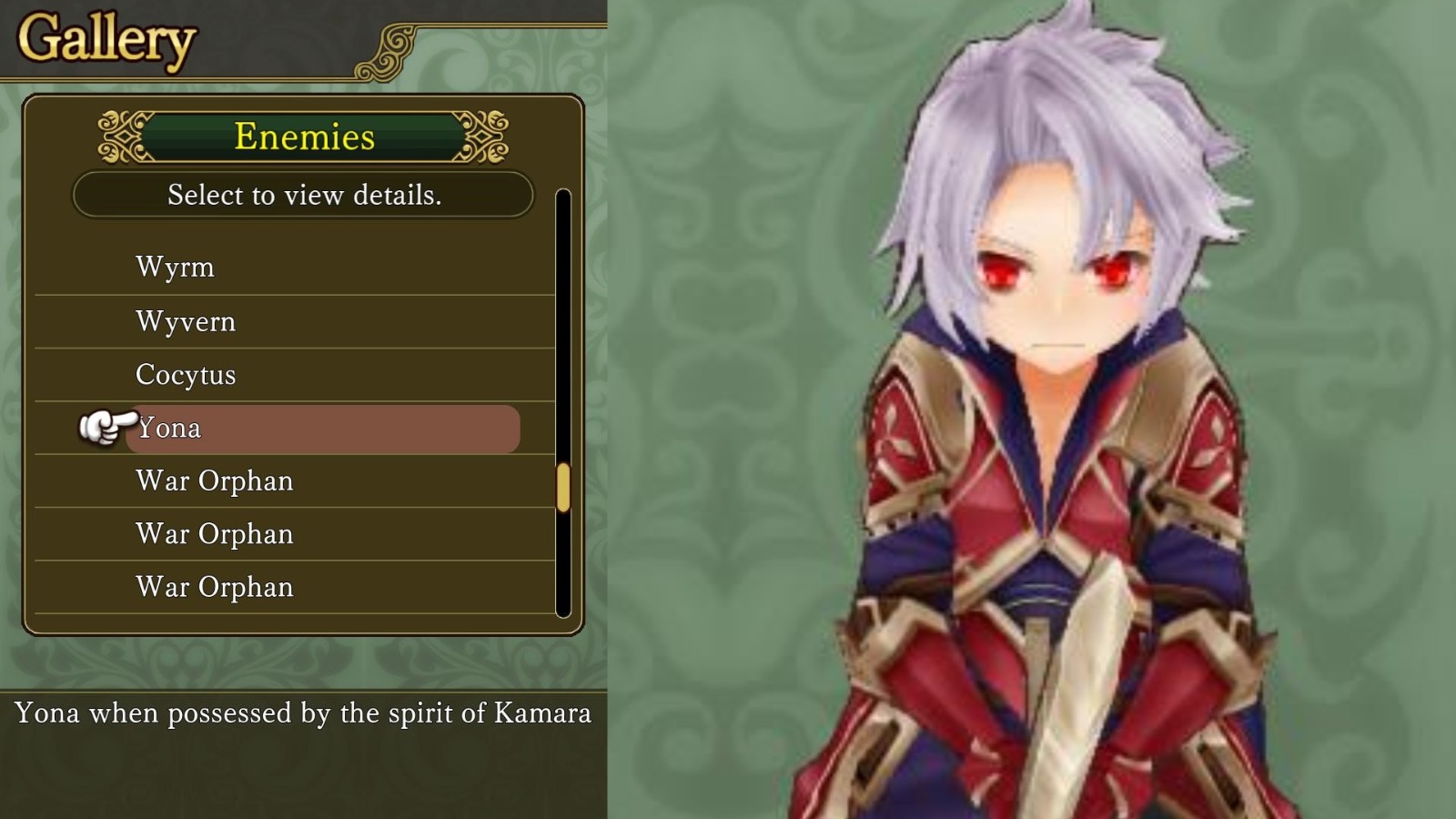The width and height of the screenshot is (1456, 819).
Task: Click the gold scroll ornament left of Enemies header
Action: (x=121, y=138)
